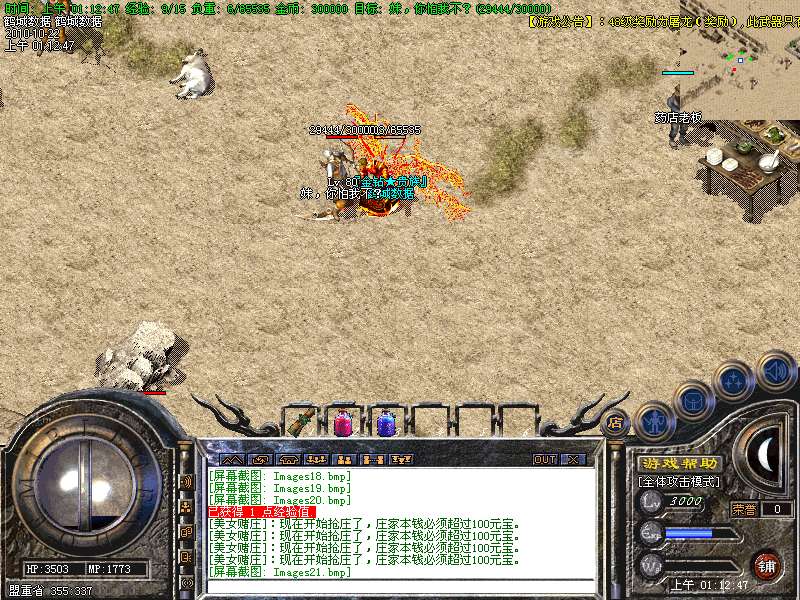The width and height of the screenshot is (800, 600).
Task: Click the OUT button on the chat bar
Action: click(545, 459)
